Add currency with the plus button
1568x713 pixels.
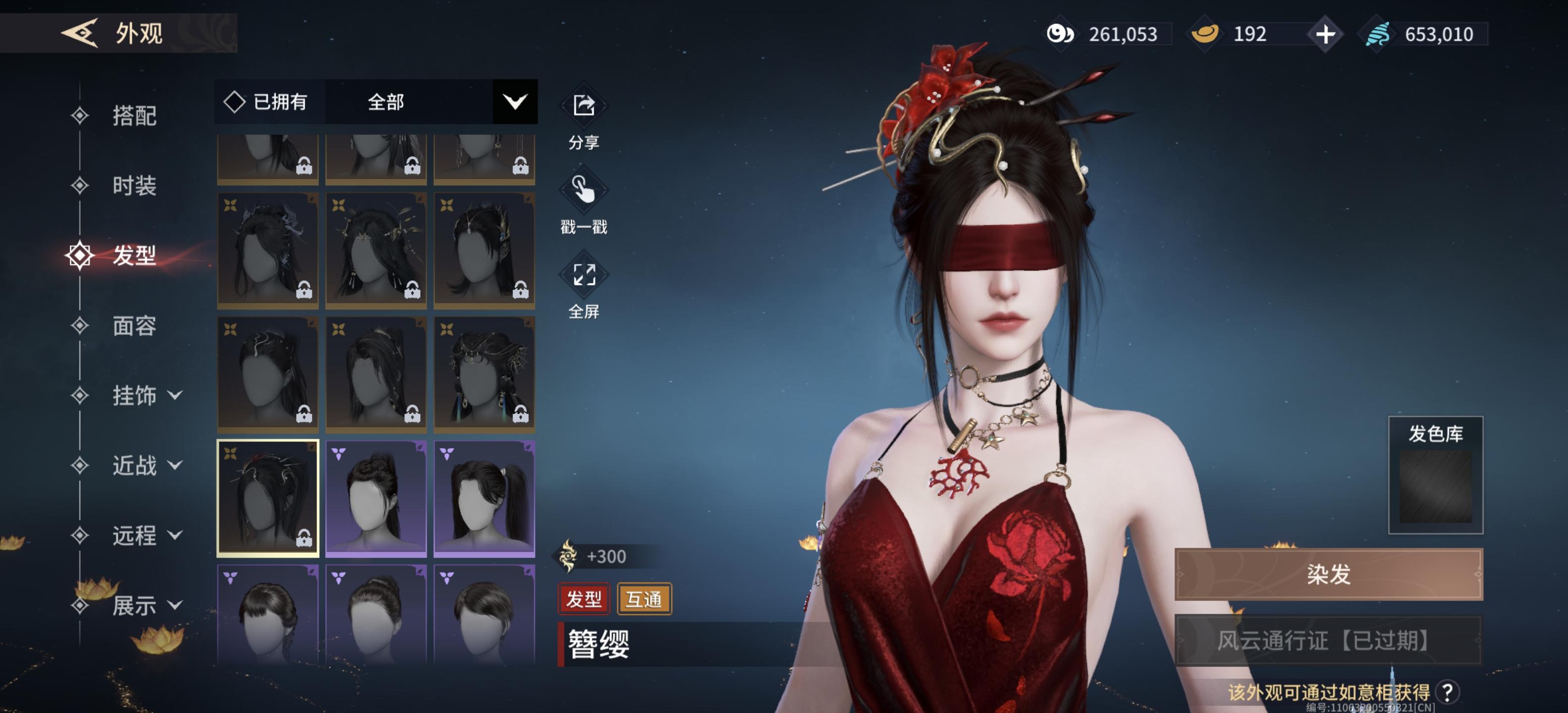click(1325, 34)
